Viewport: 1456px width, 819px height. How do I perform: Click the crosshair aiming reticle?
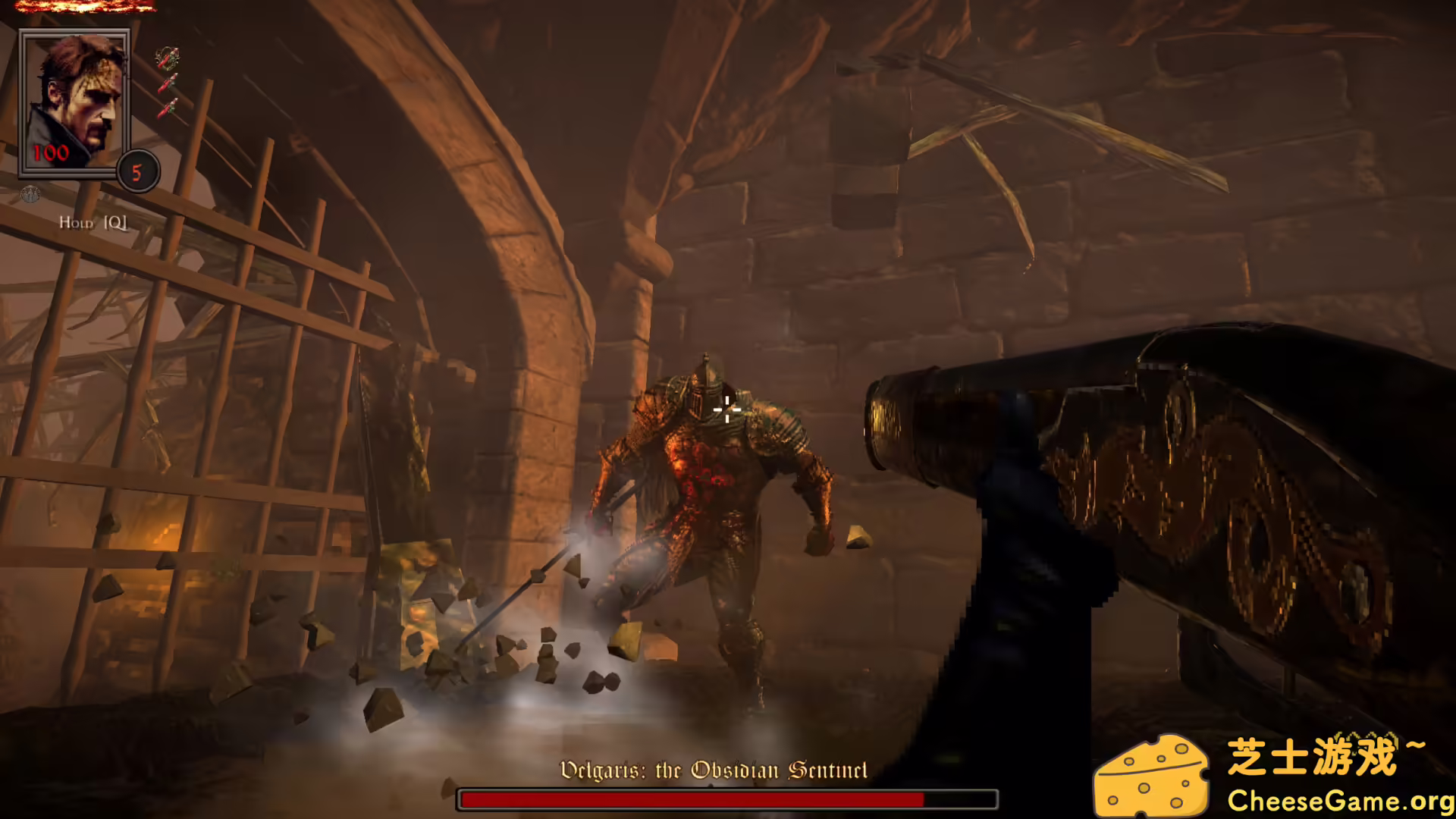pos(727,410)
